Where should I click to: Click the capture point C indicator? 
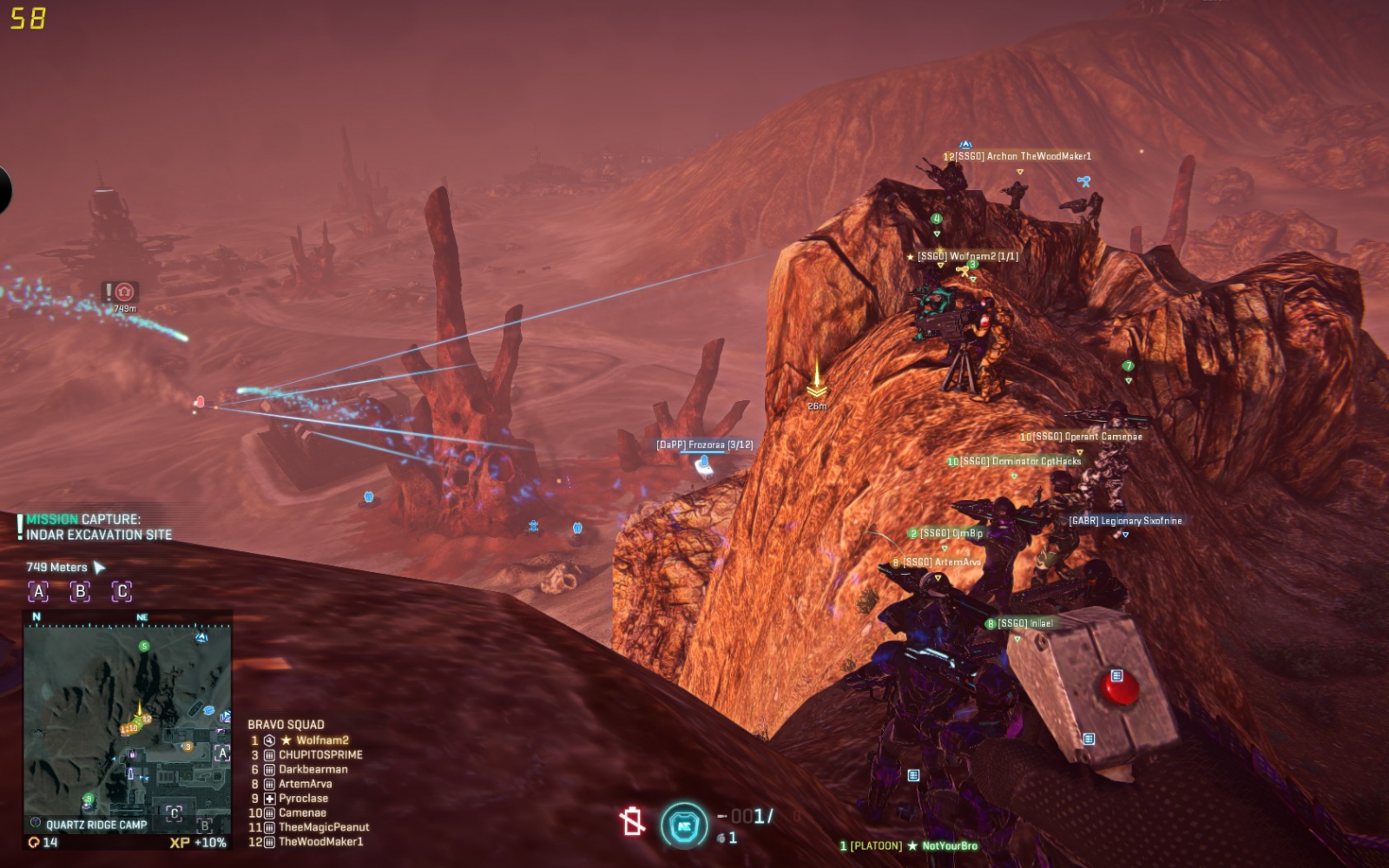(122, 592)
